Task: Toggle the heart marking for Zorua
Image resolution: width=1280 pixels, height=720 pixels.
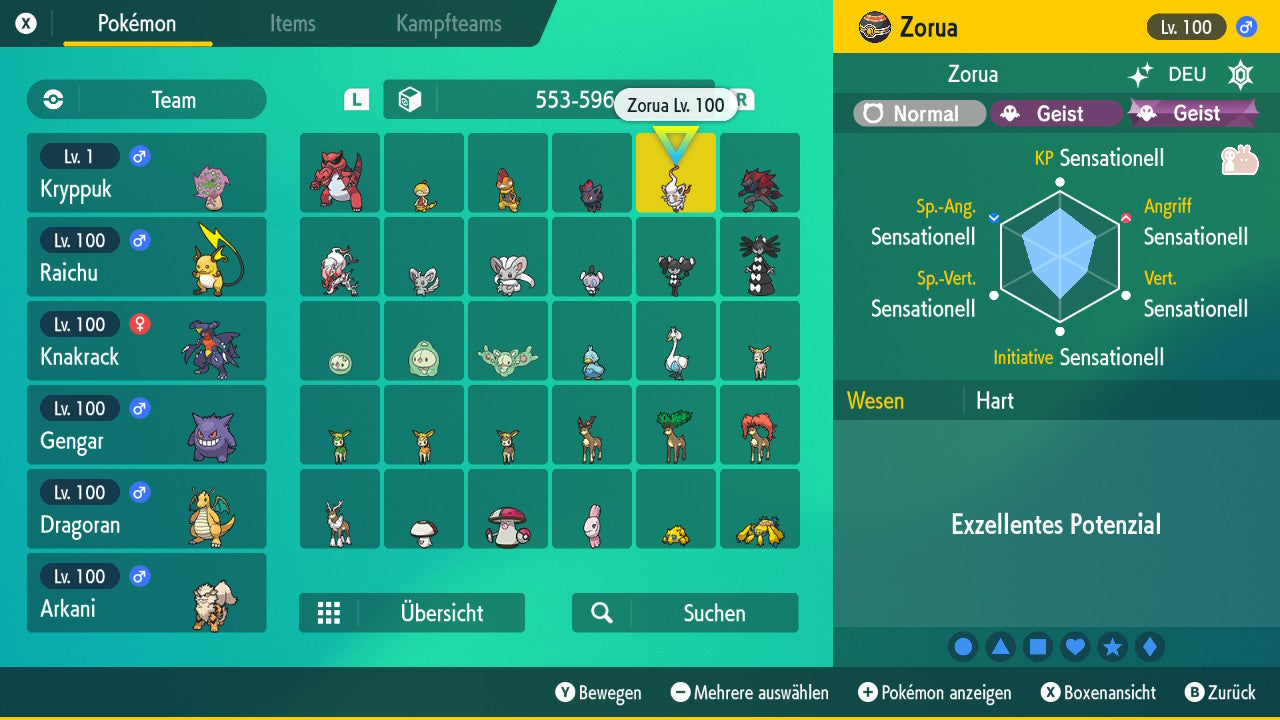Action: coord(1075,646)
